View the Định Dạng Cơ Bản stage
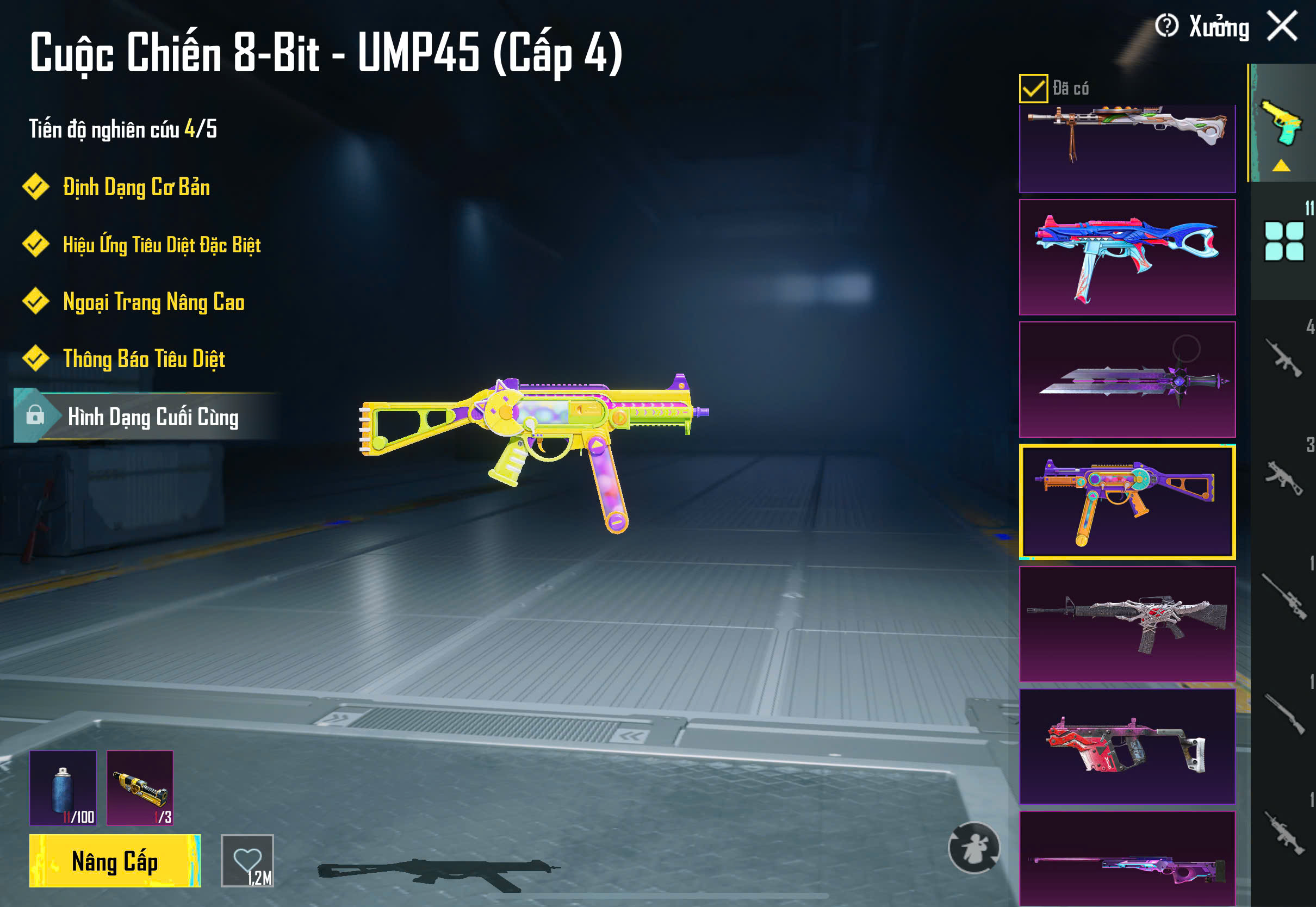 (136, 188)
